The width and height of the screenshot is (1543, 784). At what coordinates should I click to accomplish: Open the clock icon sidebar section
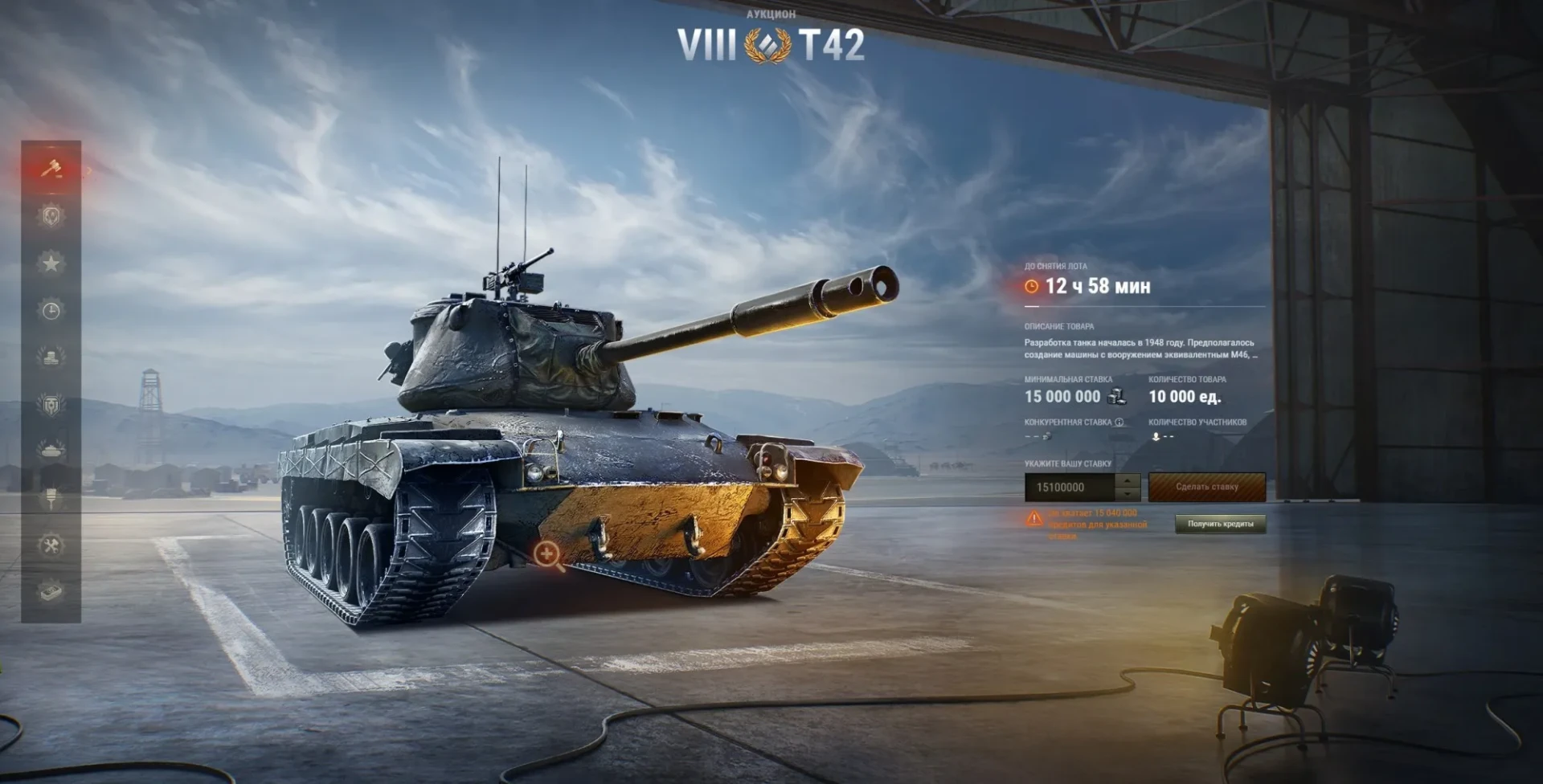point(51,311)
